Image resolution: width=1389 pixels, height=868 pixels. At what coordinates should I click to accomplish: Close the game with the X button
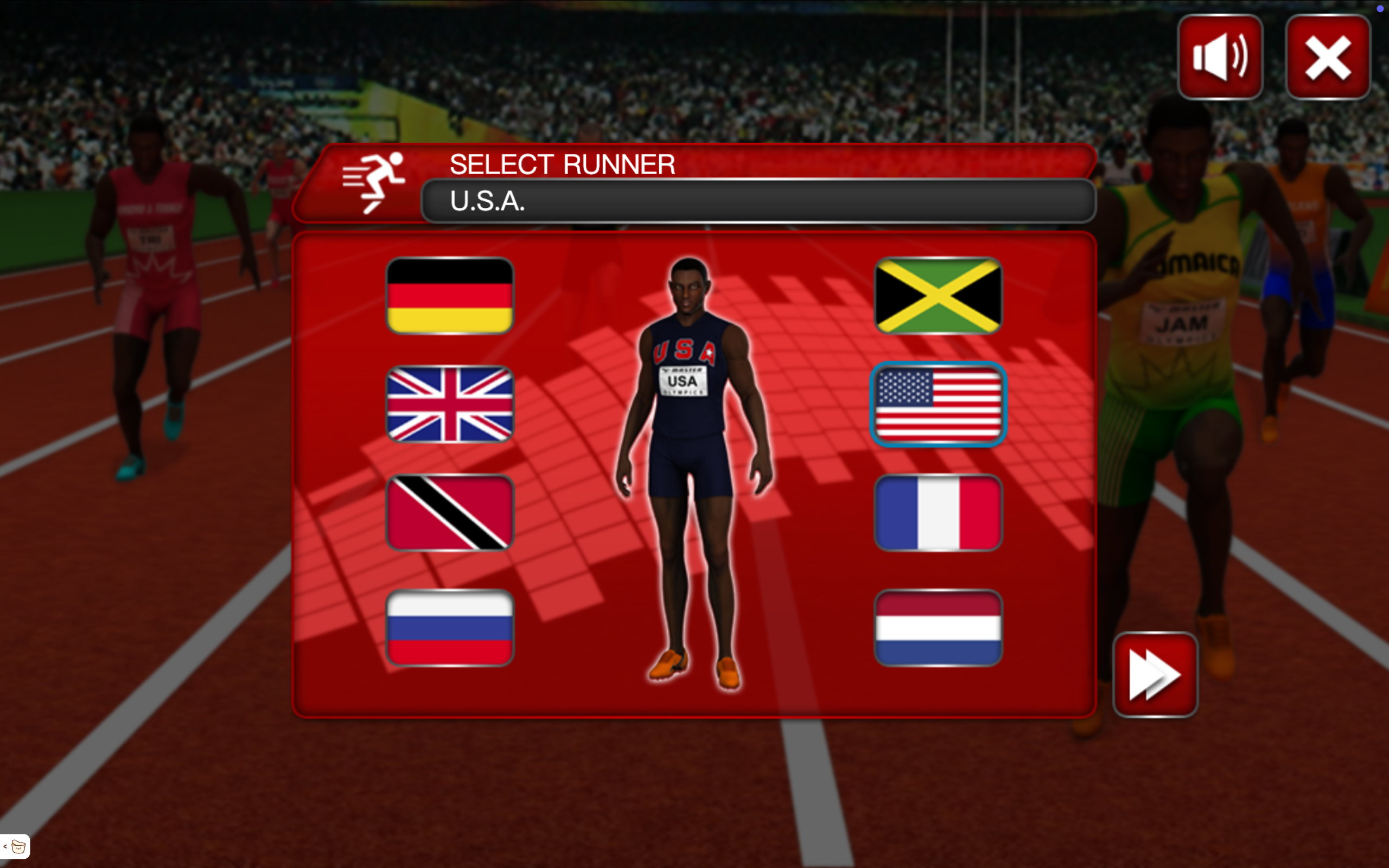[x=1328, y=57]
